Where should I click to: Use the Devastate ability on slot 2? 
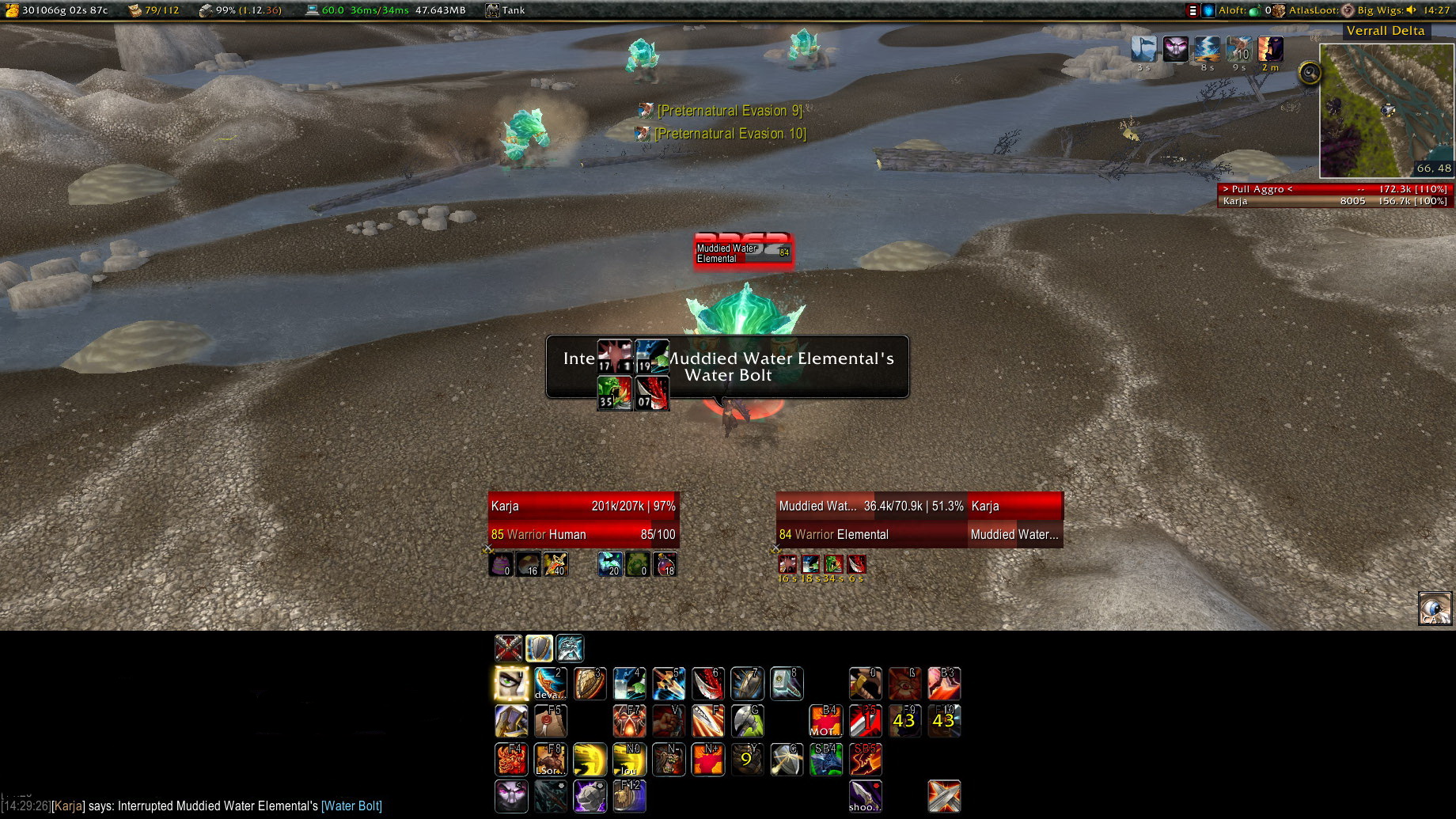(550, 684)
